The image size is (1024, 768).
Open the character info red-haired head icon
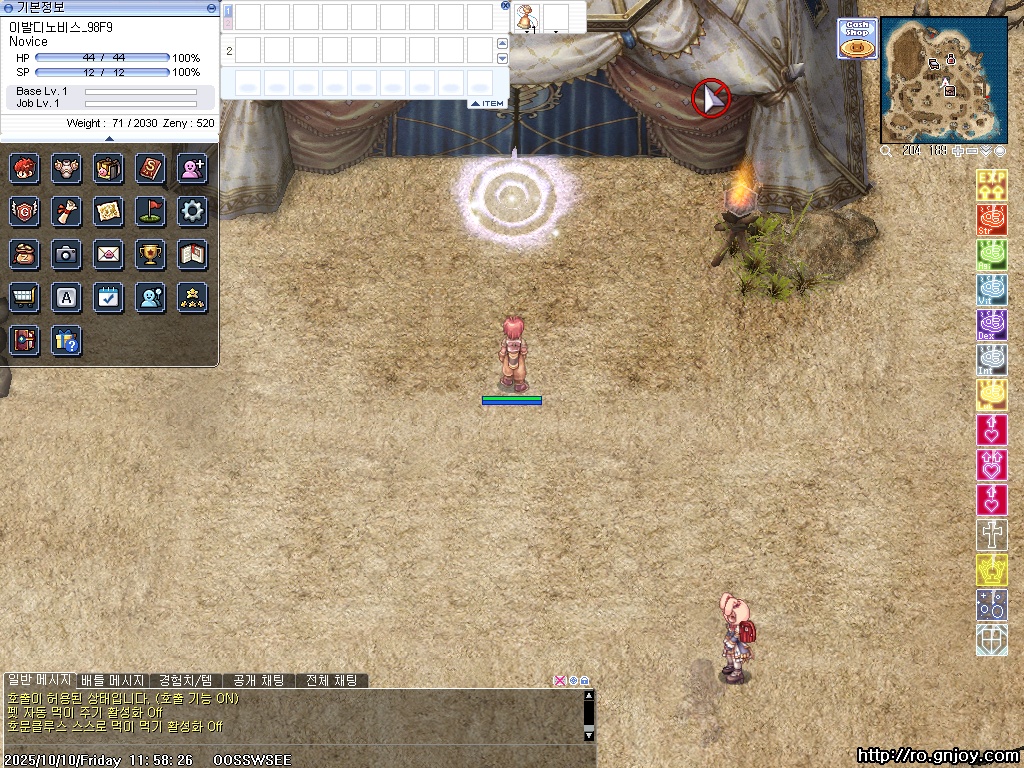[24, 168]
